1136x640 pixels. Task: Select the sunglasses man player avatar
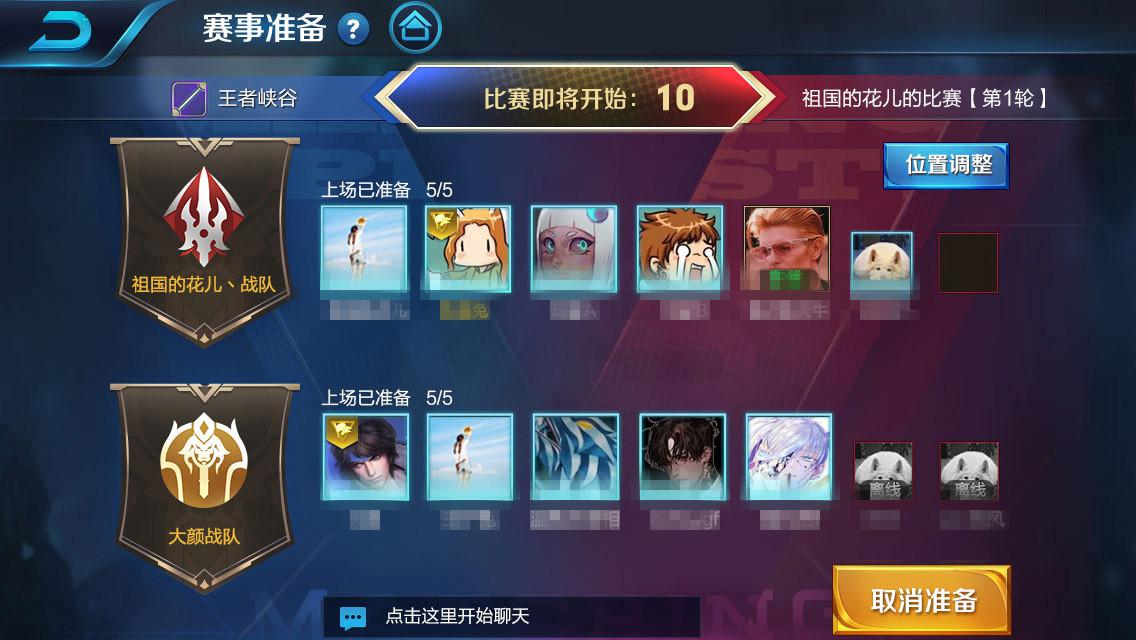[787, 249]
